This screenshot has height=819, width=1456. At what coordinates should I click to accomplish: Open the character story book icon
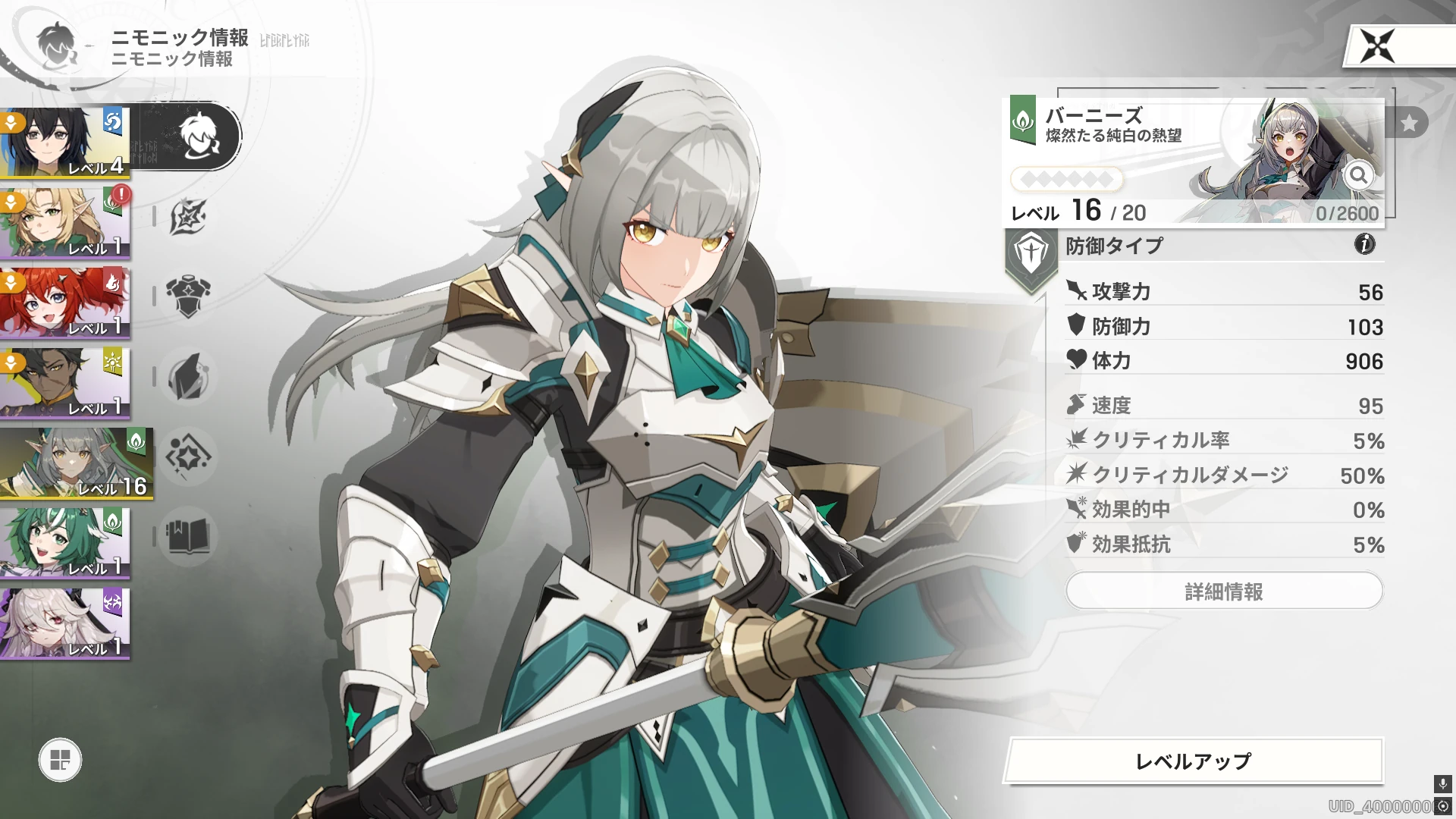coord(187,537)
